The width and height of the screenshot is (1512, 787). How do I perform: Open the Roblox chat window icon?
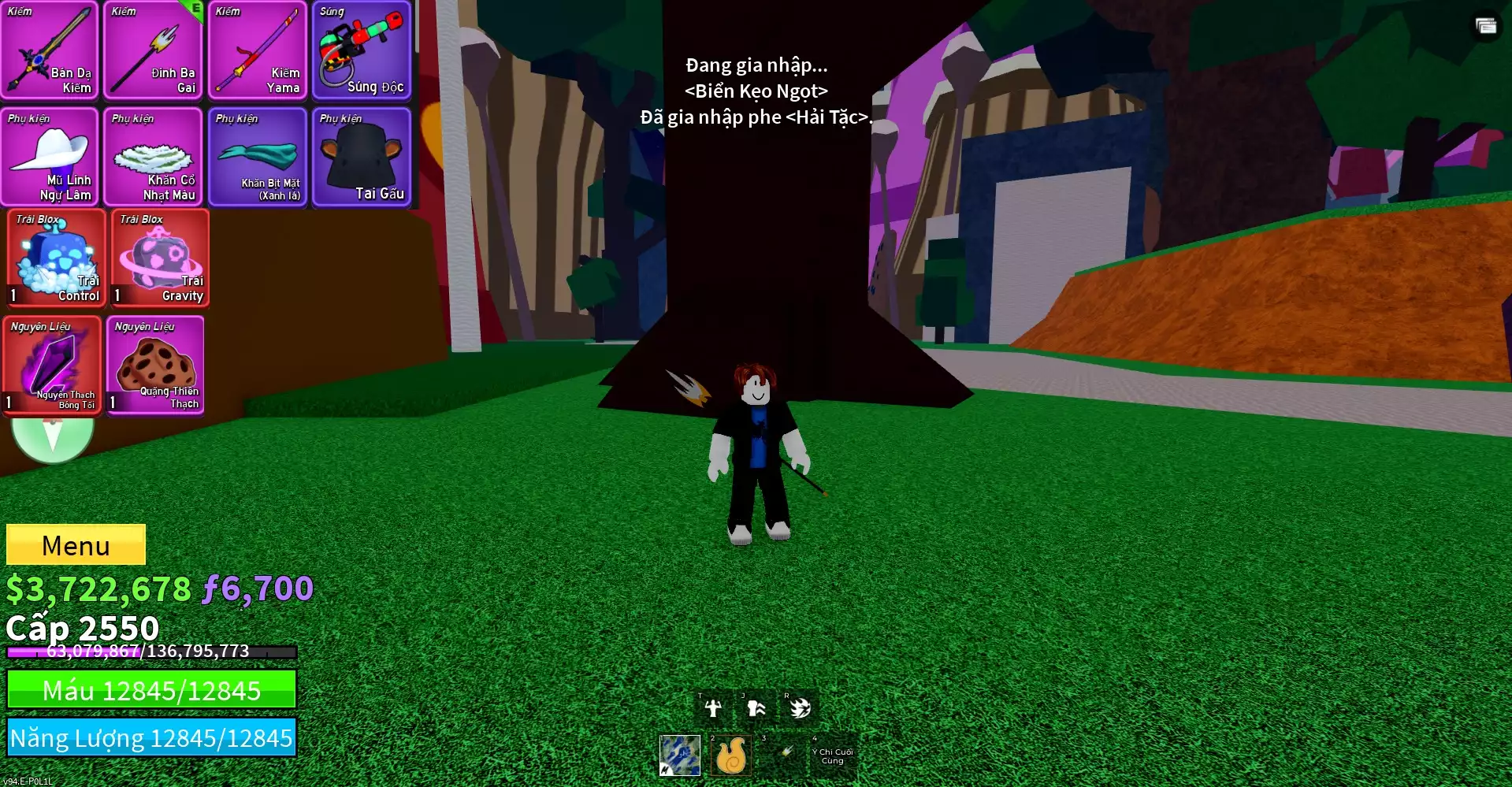[x=1486, y=26]
